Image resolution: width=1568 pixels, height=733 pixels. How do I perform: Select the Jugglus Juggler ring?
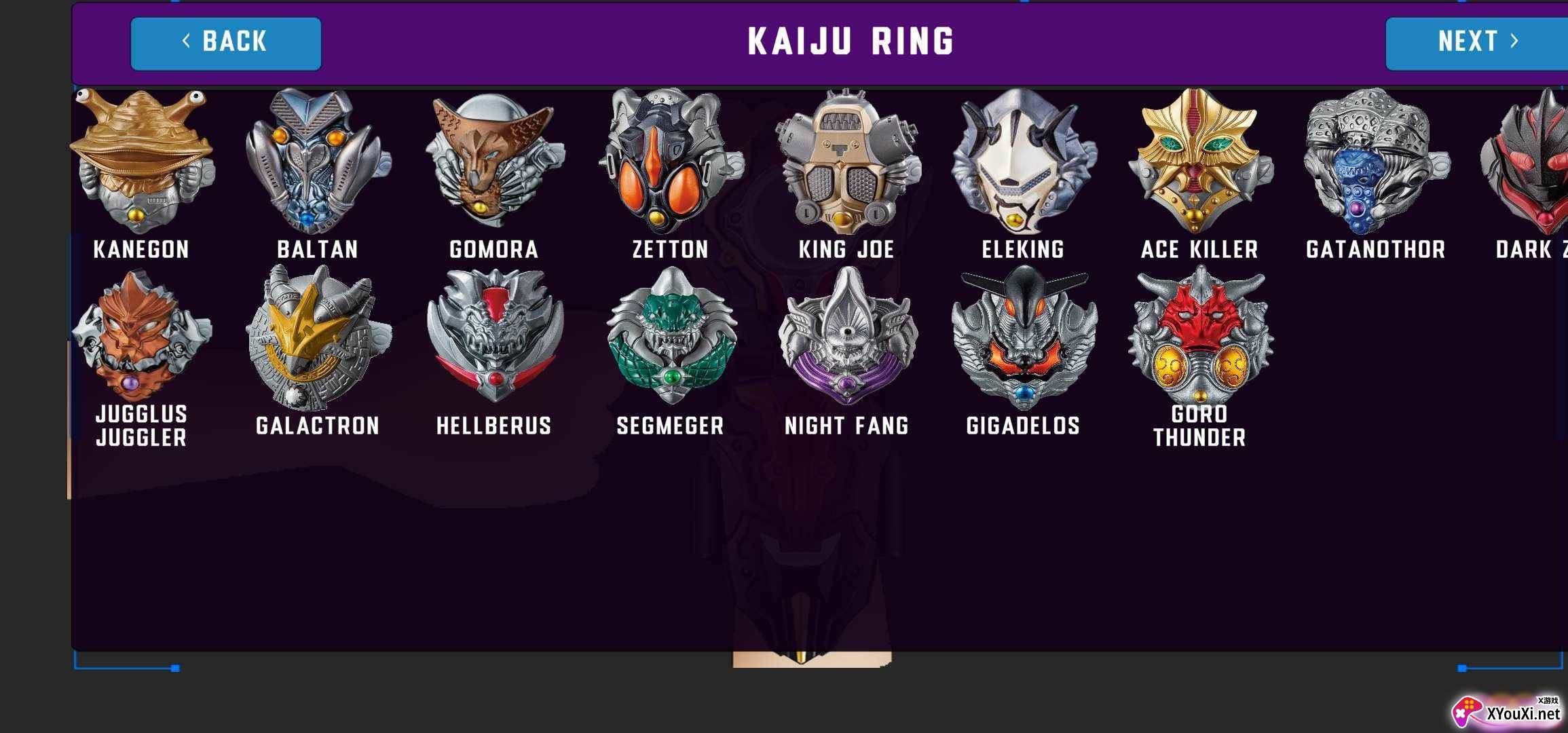click(141, 336)
